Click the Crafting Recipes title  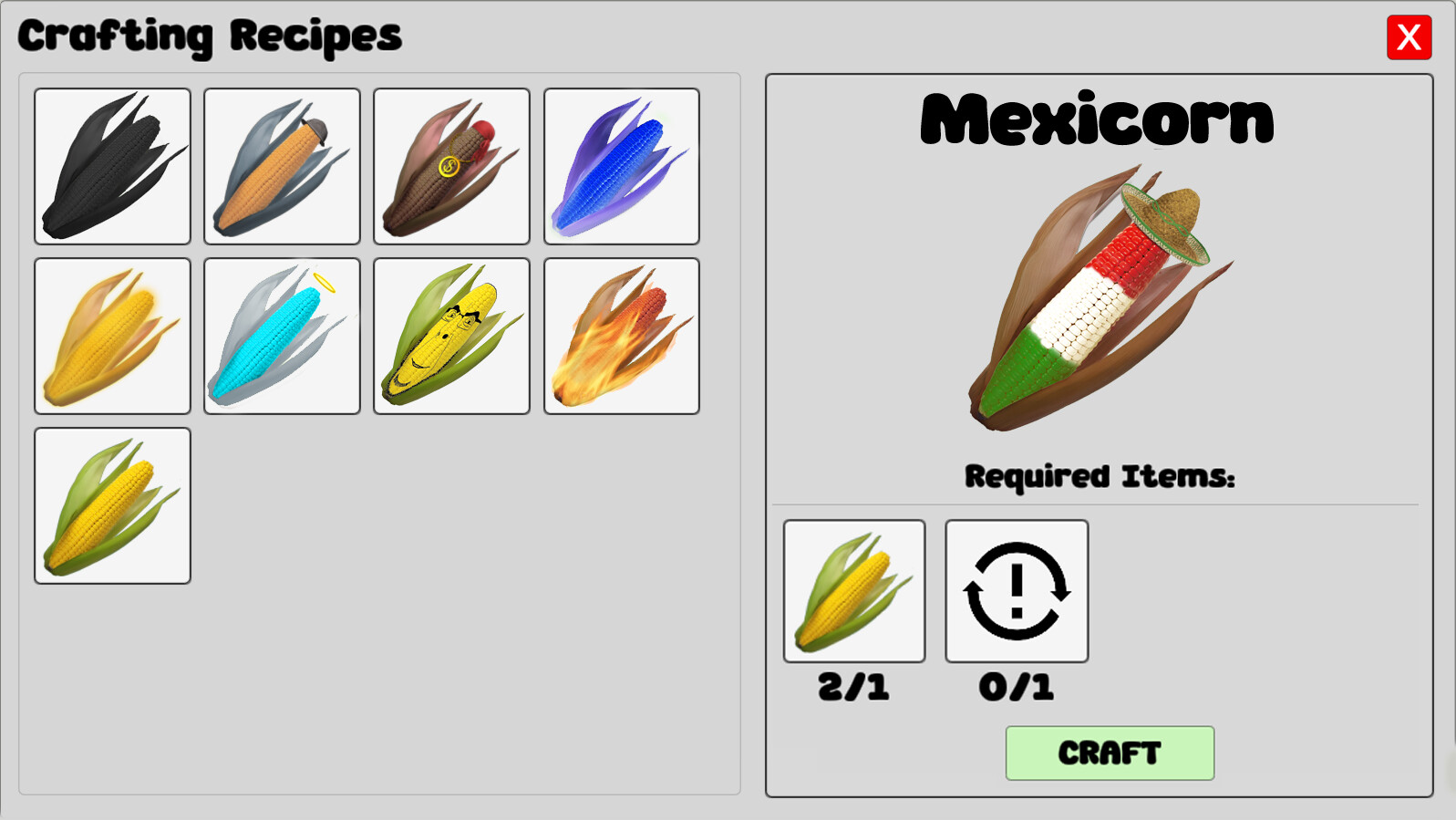pos(210,36)
